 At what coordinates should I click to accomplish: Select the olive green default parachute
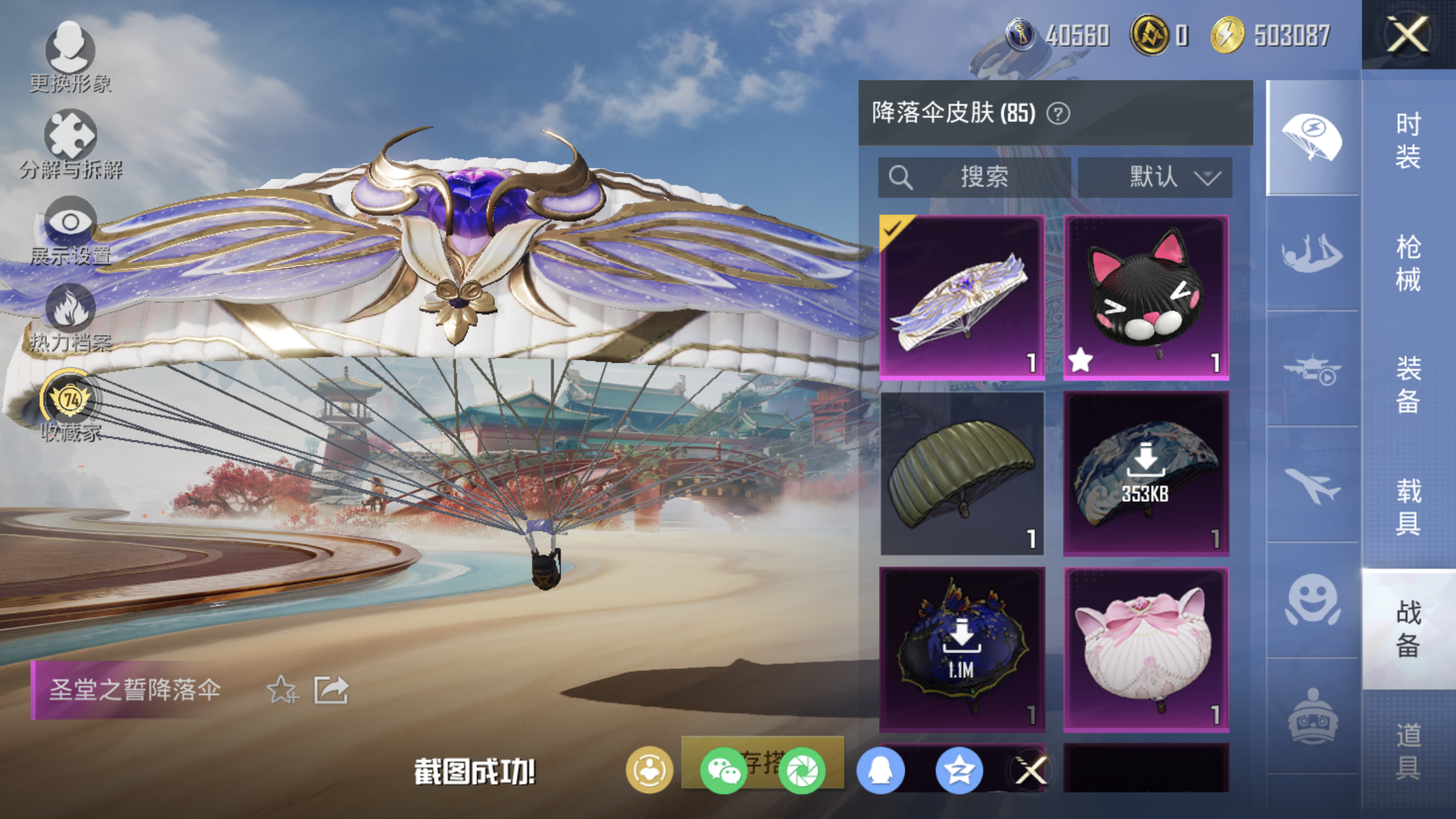(962, 473)
